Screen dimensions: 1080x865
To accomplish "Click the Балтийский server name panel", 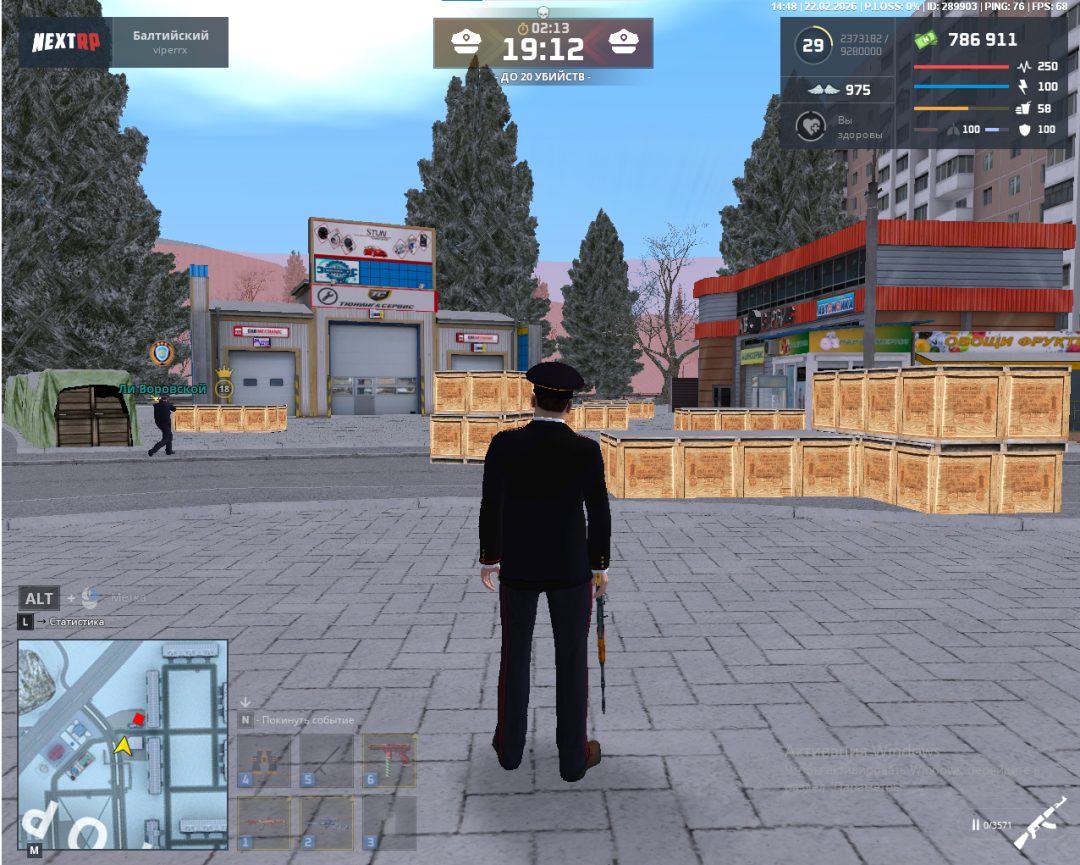I will [x=170, y=42].
